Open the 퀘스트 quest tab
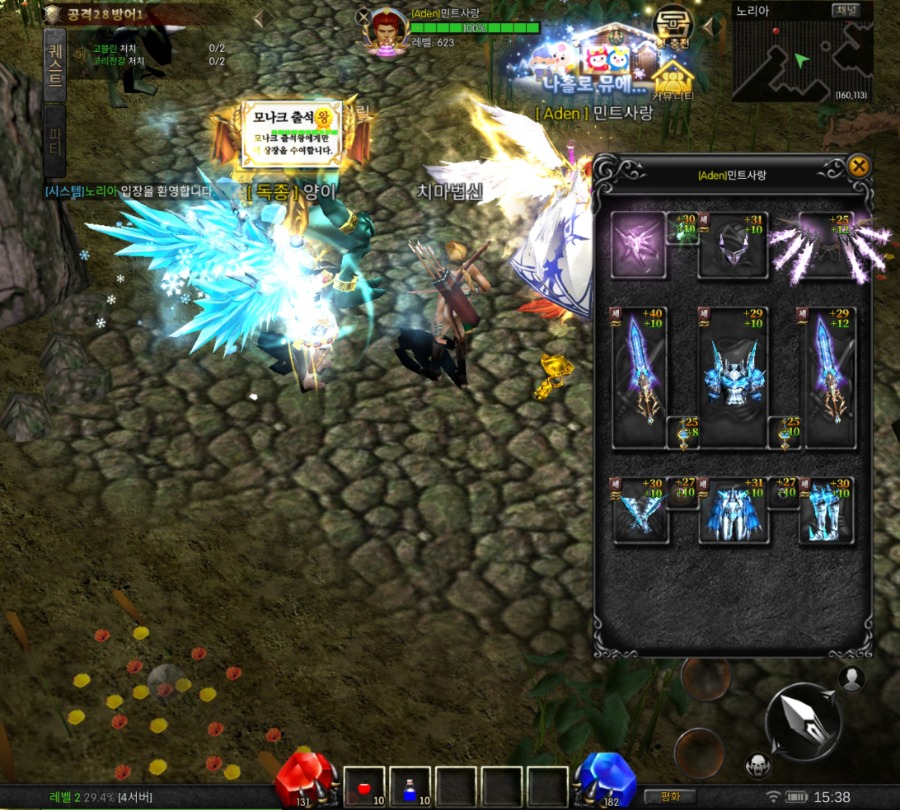This screenshot has width=900, height=810. click(55, 64)
